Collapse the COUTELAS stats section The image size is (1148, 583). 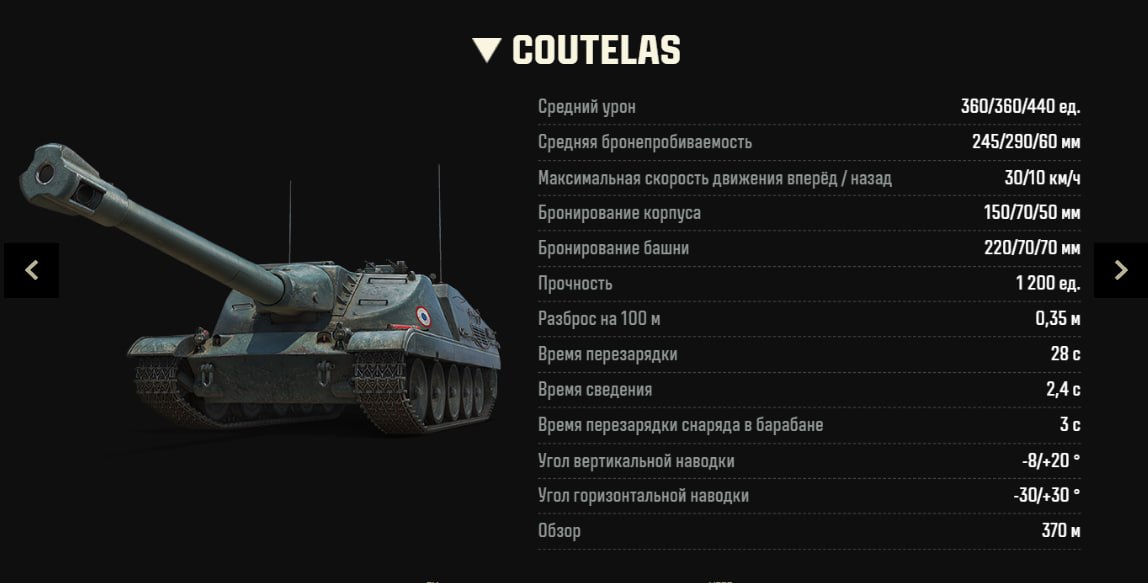[487, 50]
